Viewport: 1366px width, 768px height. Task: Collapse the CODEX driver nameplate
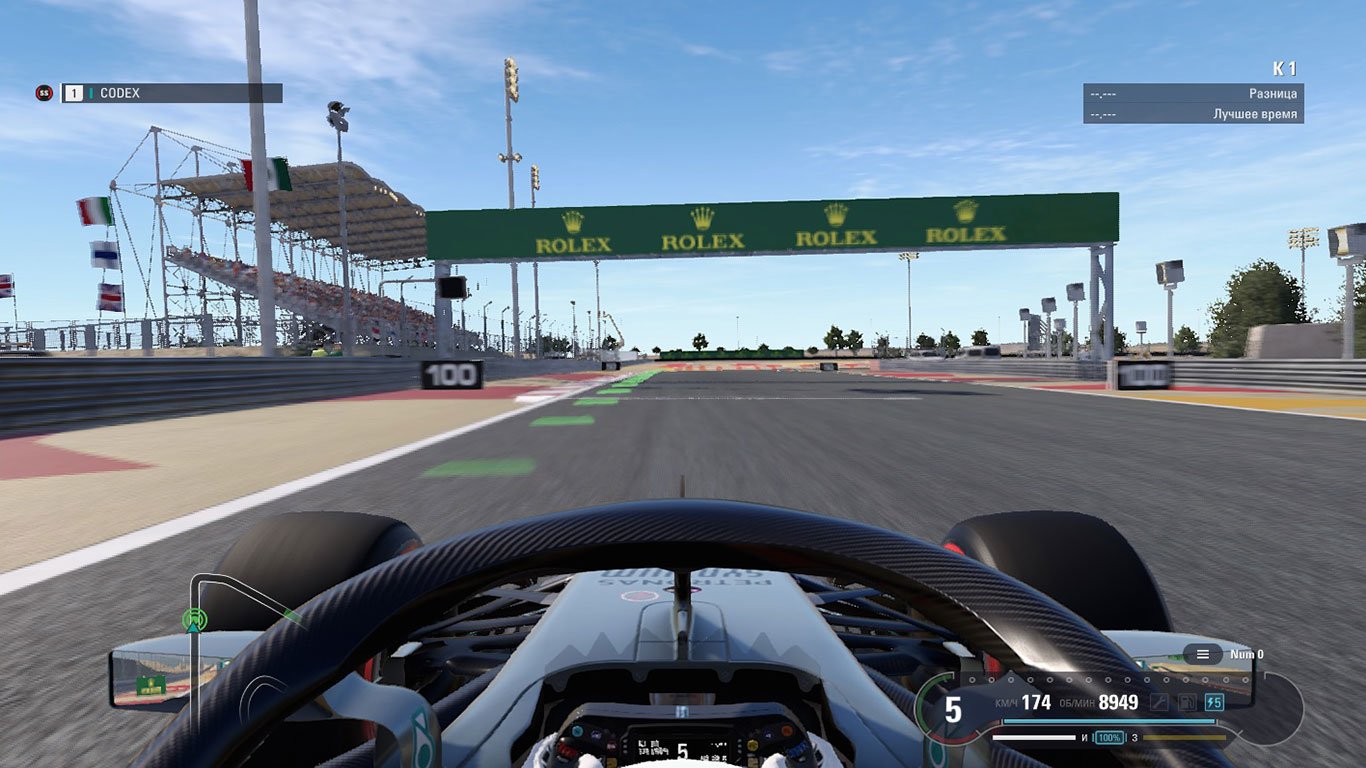pyautogui.click(x=170, y=93)
